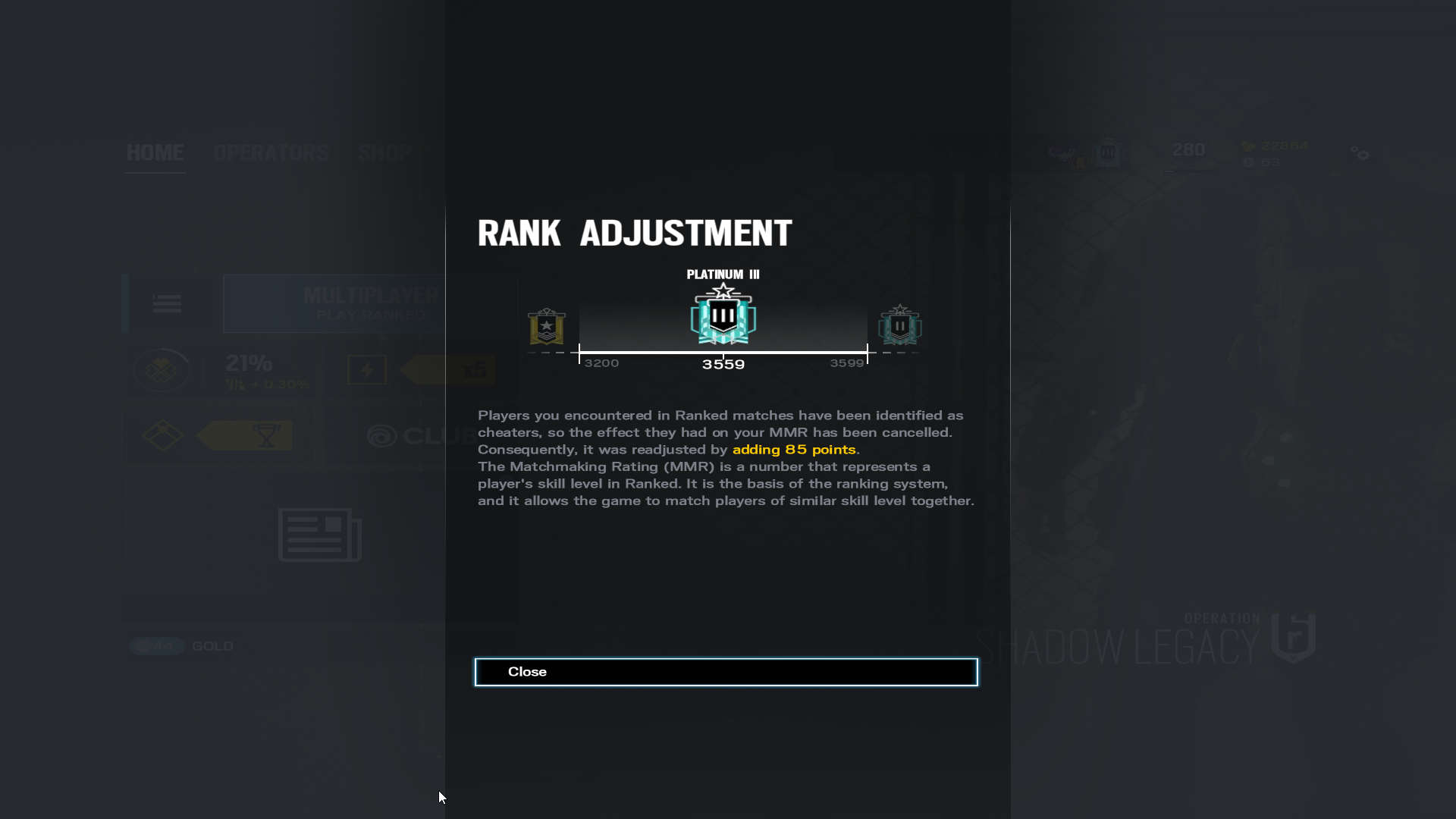Switch to the HOME tab

point(155,153)
